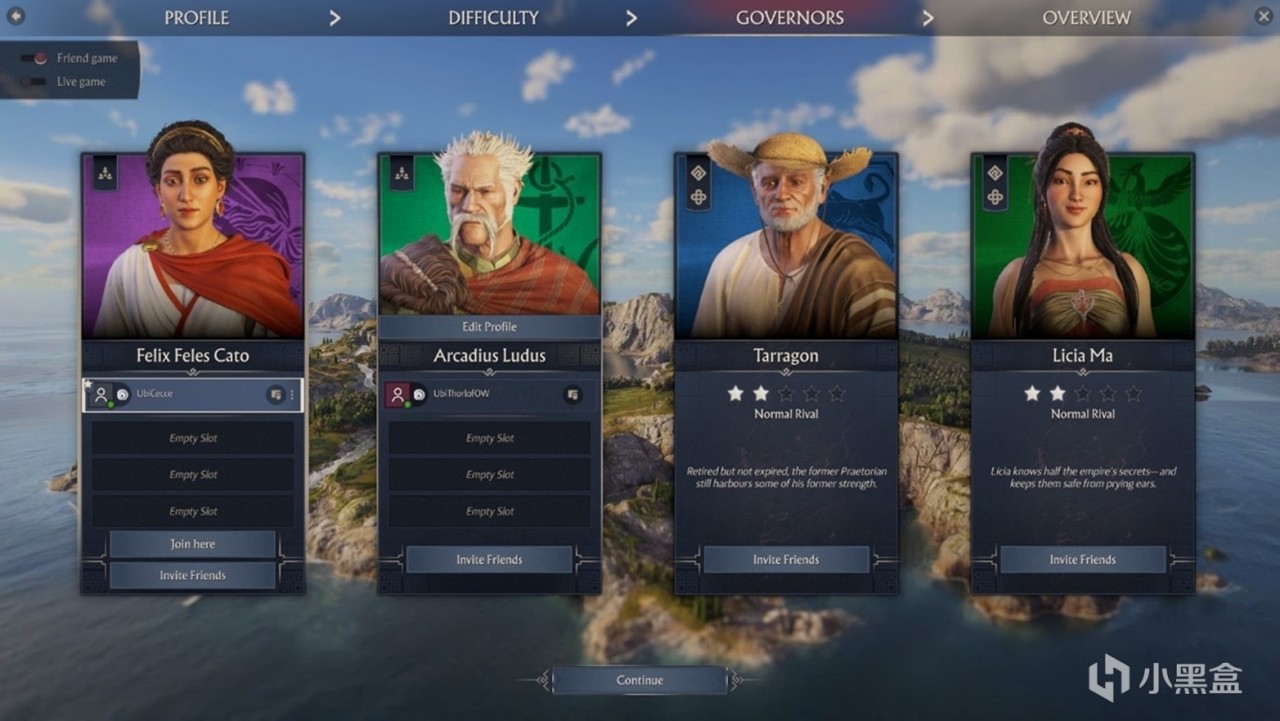Viewport: 1280px width, 721px height.
Task: Select the UbiThorlofOW player row
Action: 470,394
